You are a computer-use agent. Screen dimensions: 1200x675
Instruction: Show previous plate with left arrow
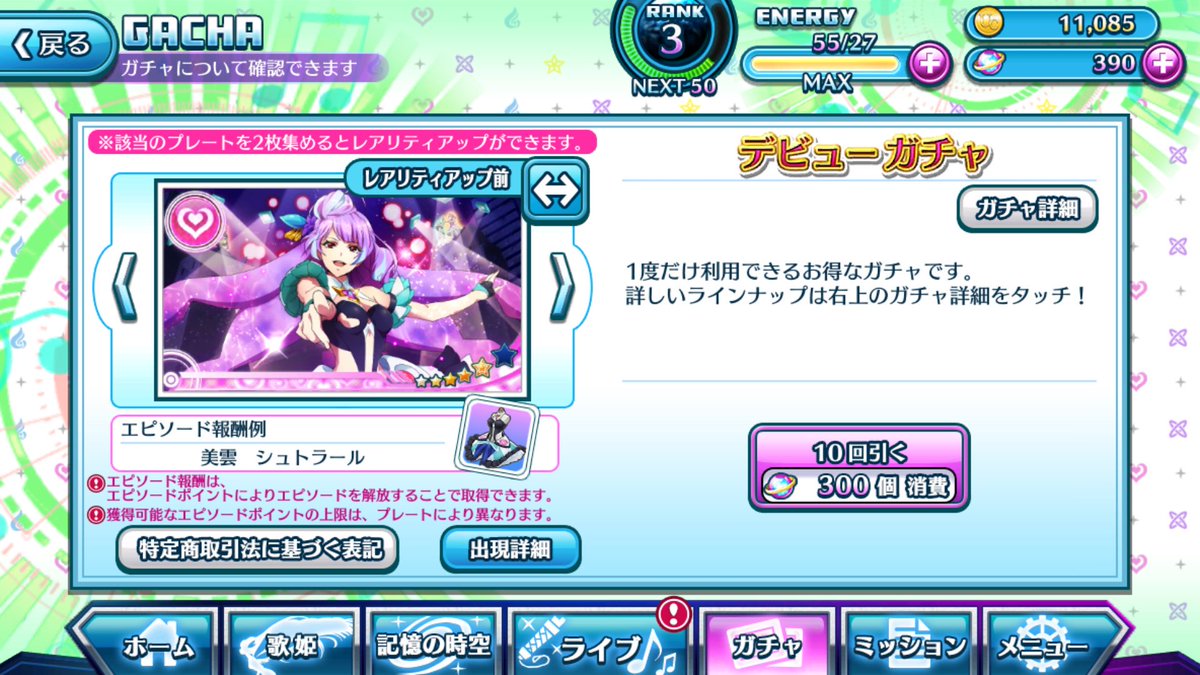(x=124, y=286)
